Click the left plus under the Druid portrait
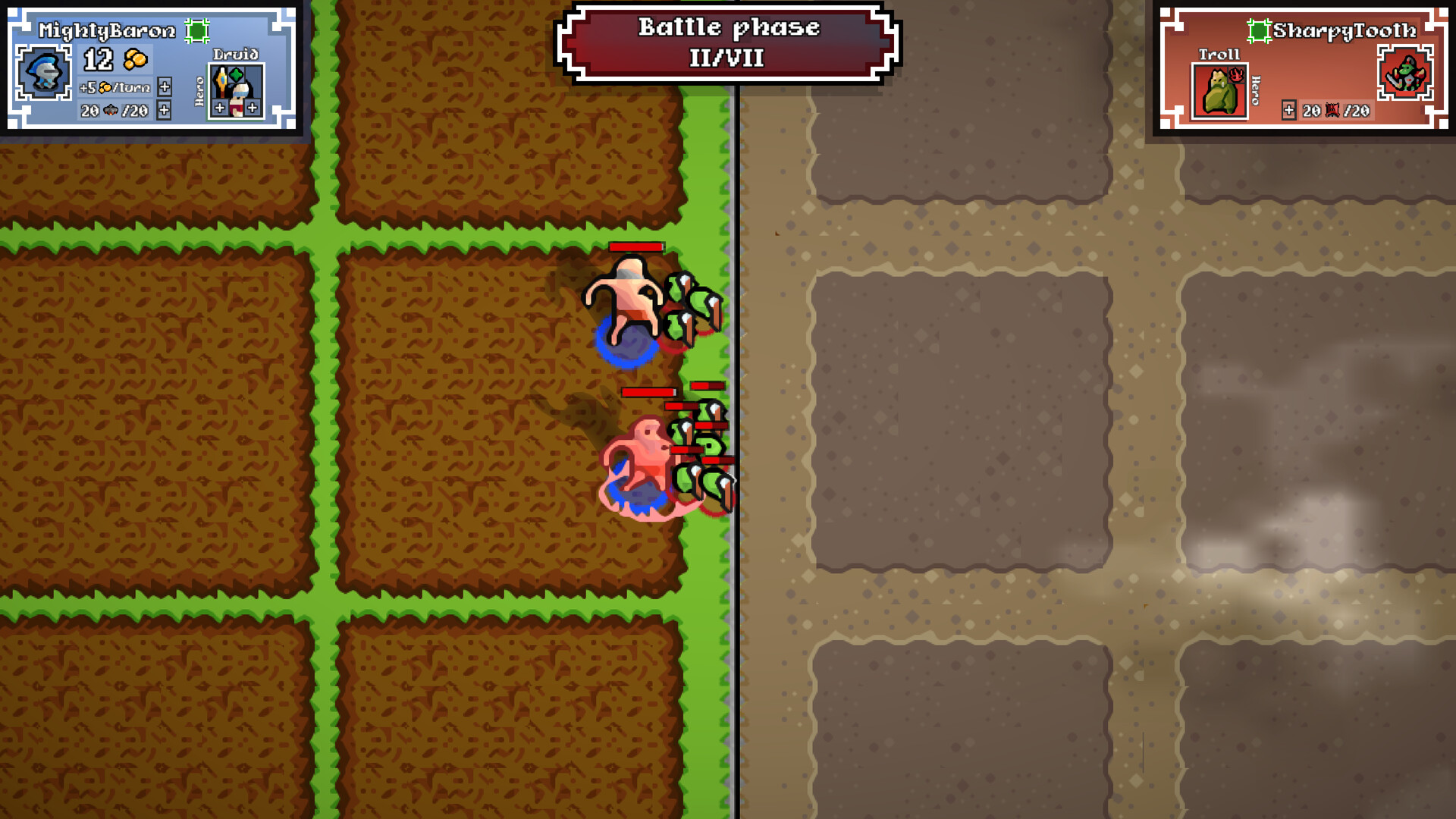Screen dimensions: 1456x819 (x=220, y=108)
